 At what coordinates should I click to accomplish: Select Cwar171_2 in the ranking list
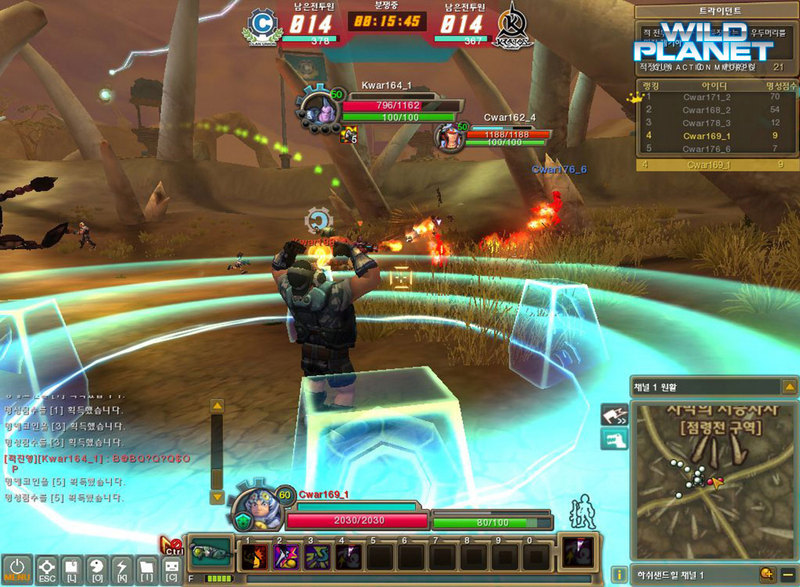[x=707, y=96]
